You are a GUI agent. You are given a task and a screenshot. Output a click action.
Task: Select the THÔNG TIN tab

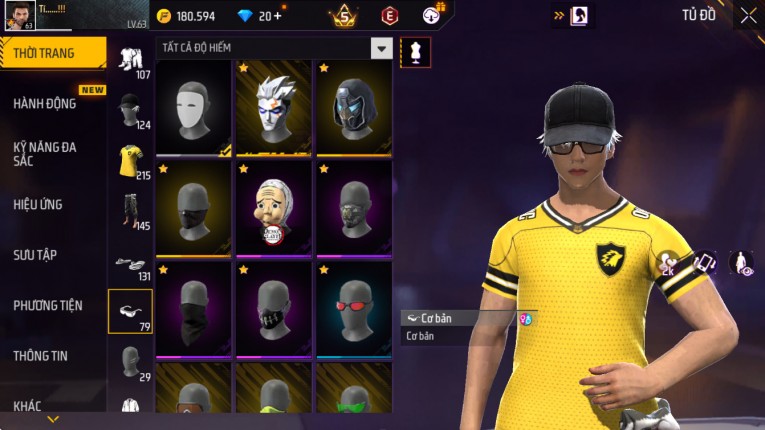[42, 355]
